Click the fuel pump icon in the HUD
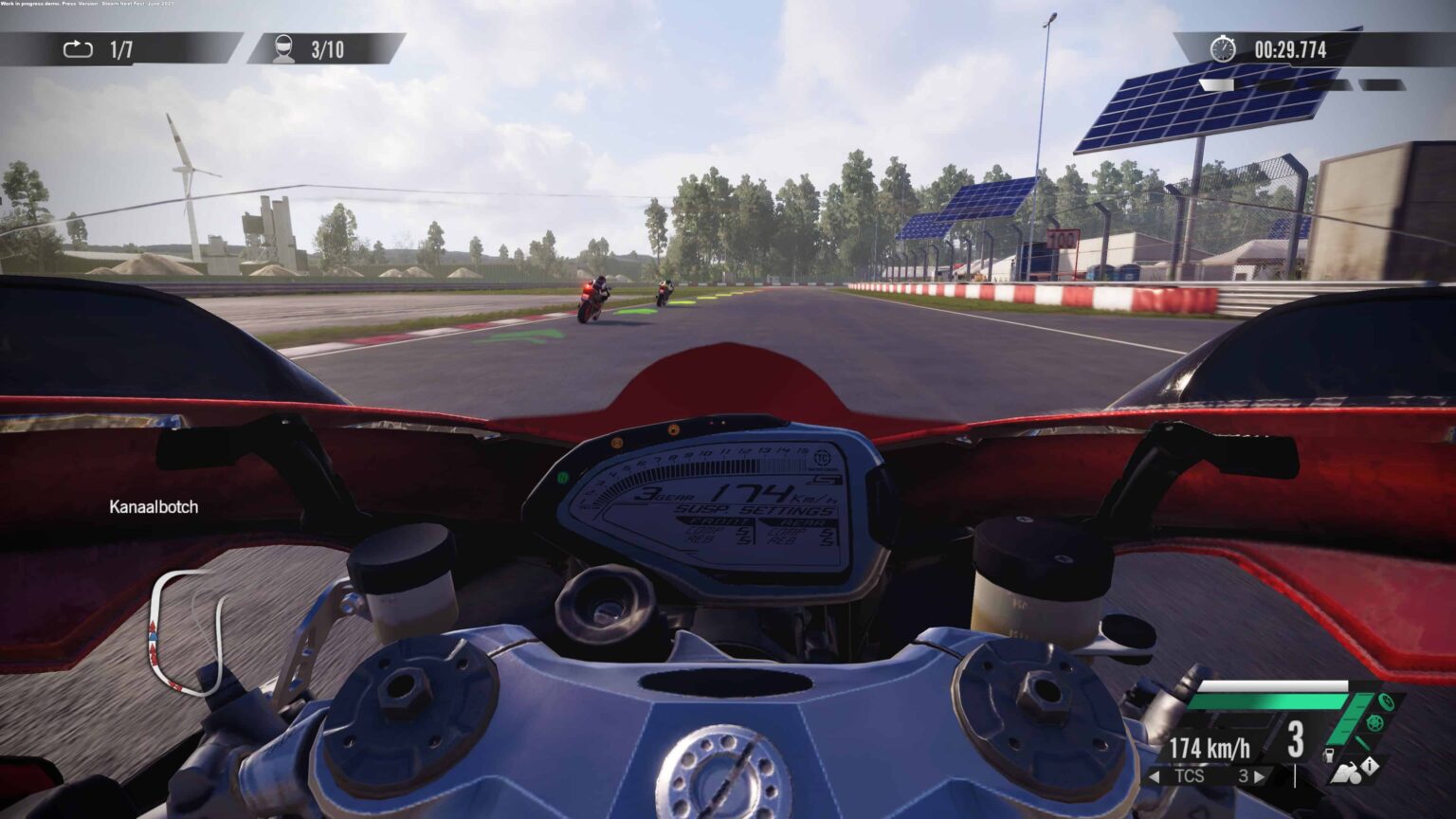The image size is (1456, 819). tap(1329, 755)
